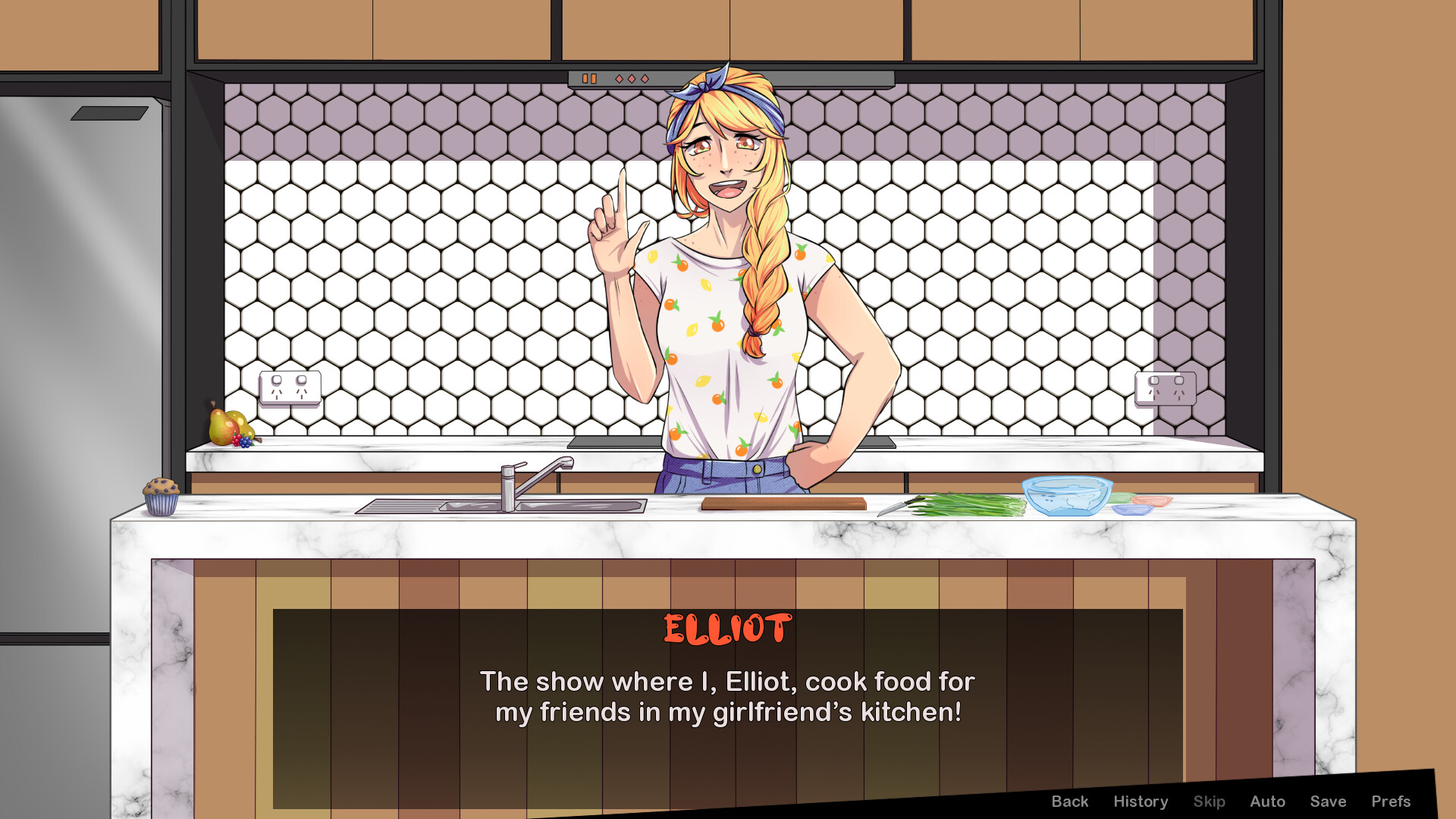This screenshot has width=1456, height=819.
Task: Open the History screen
Action: (x=1141, y=801)
